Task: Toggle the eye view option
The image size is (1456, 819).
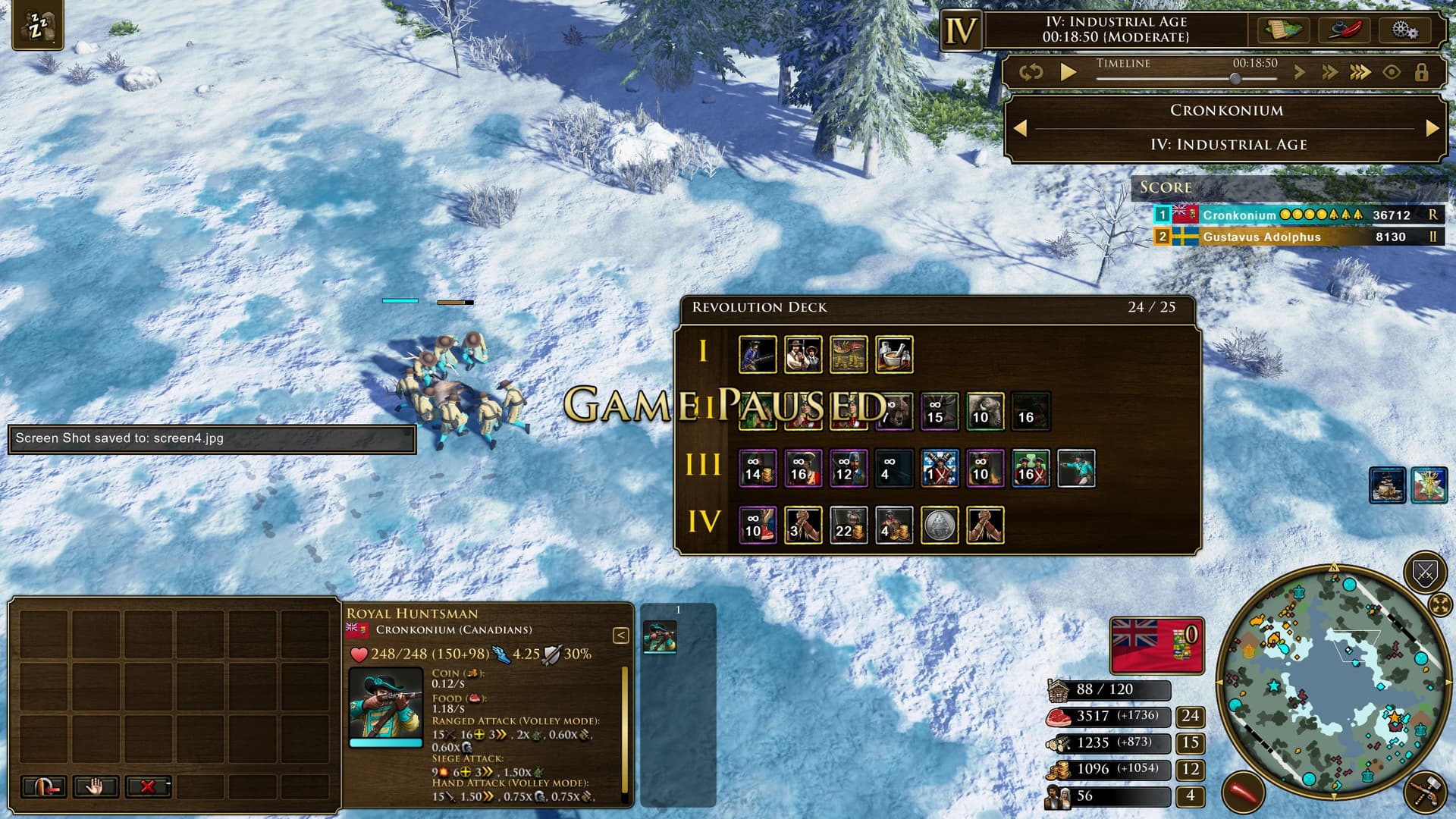Action: click(1392, 72)
